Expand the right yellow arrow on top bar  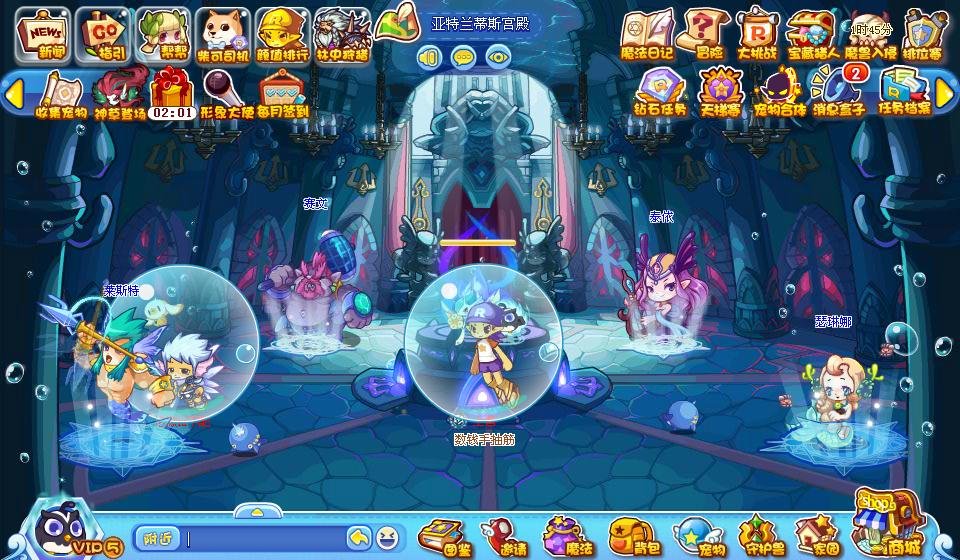tap(946, 93)
